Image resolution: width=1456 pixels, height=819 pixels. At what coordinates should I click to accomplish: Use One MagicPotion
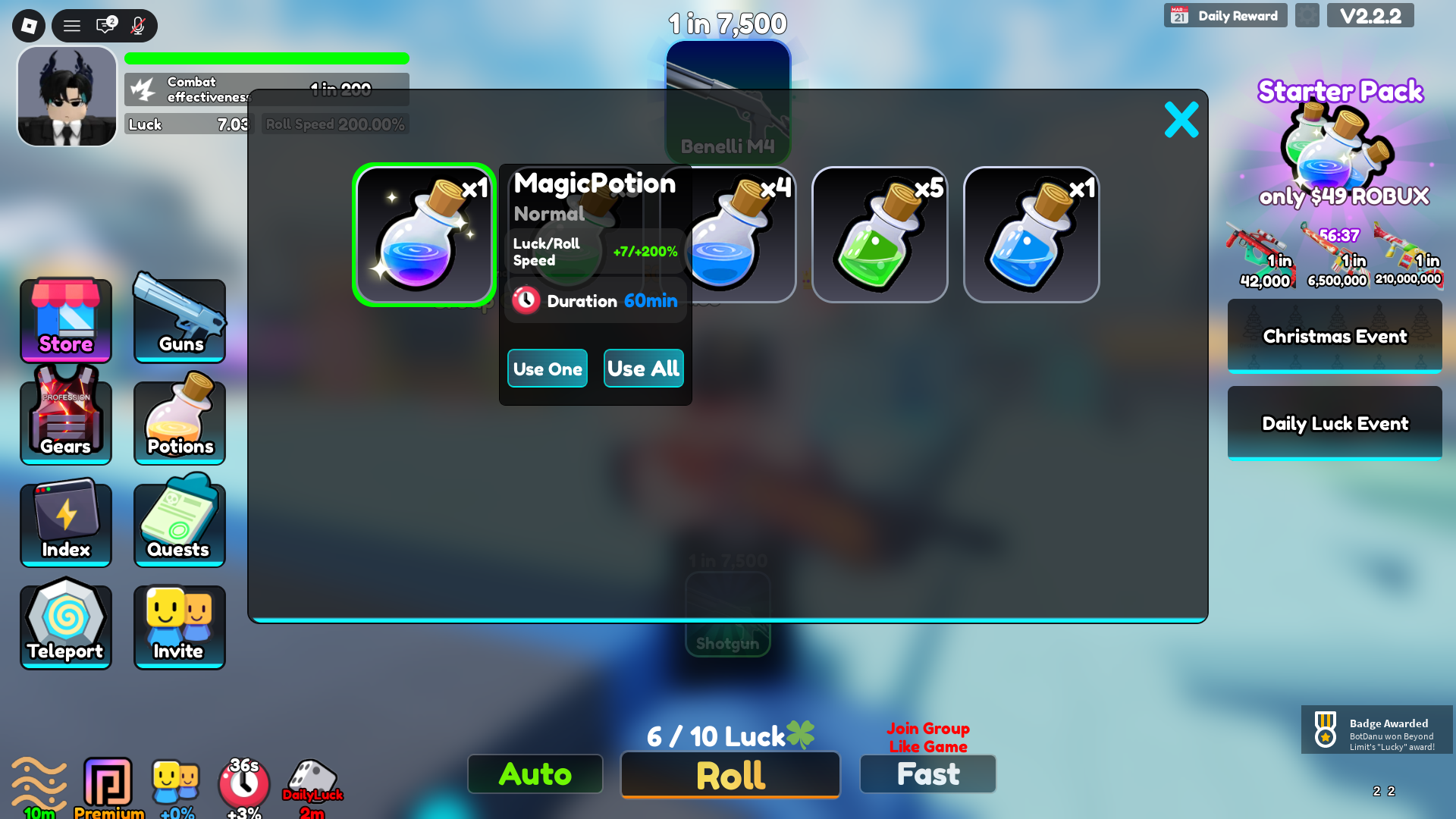click(x=547, y=369)
